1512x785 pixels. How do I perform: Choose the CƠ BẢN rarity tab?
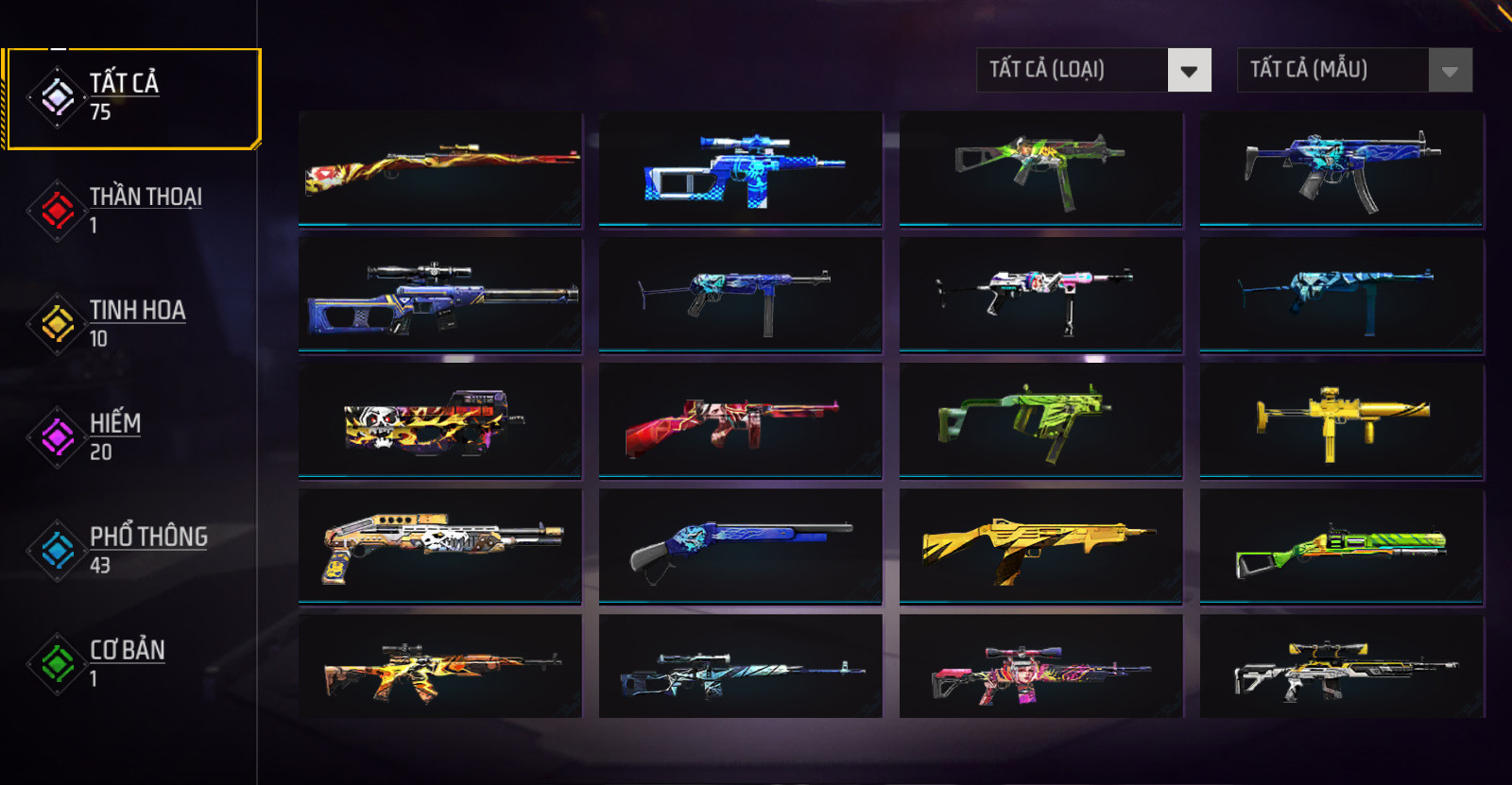[x=132, y=663]
